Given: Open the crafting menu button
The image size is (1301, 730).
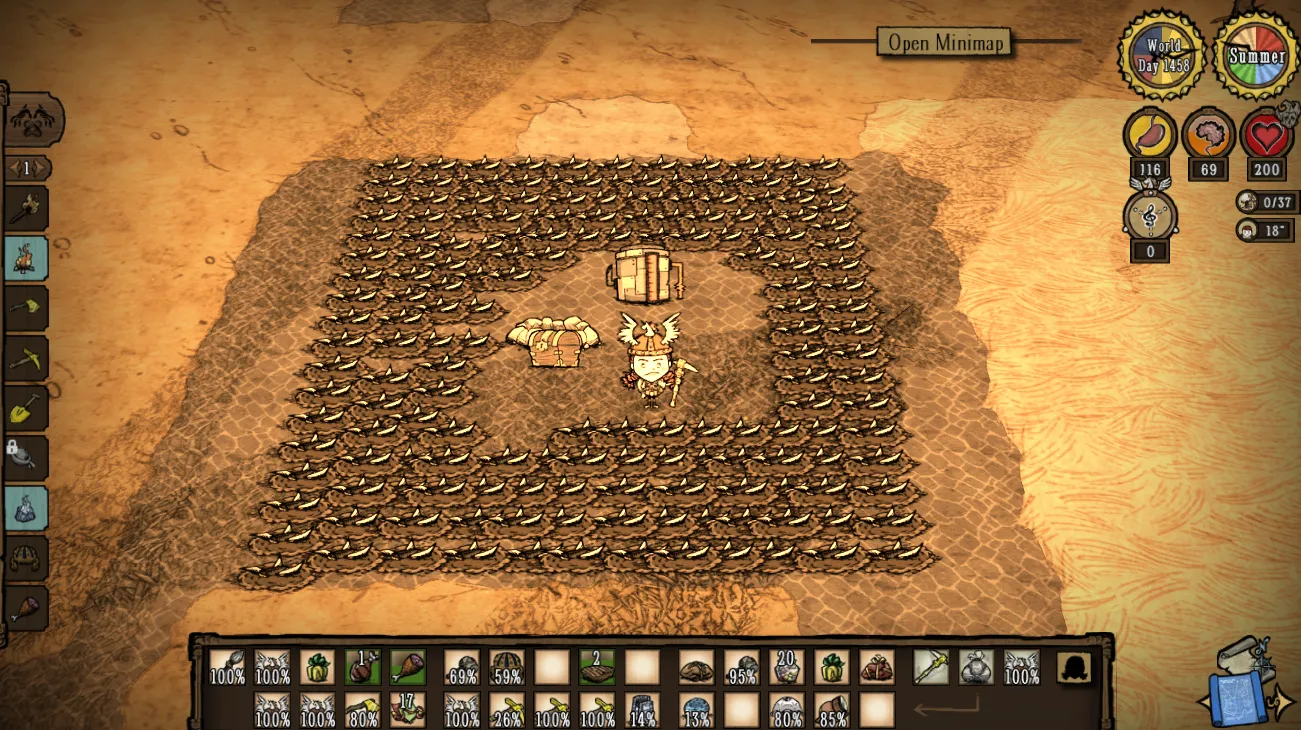Looking at the screenshot, I should coord(33,122).
